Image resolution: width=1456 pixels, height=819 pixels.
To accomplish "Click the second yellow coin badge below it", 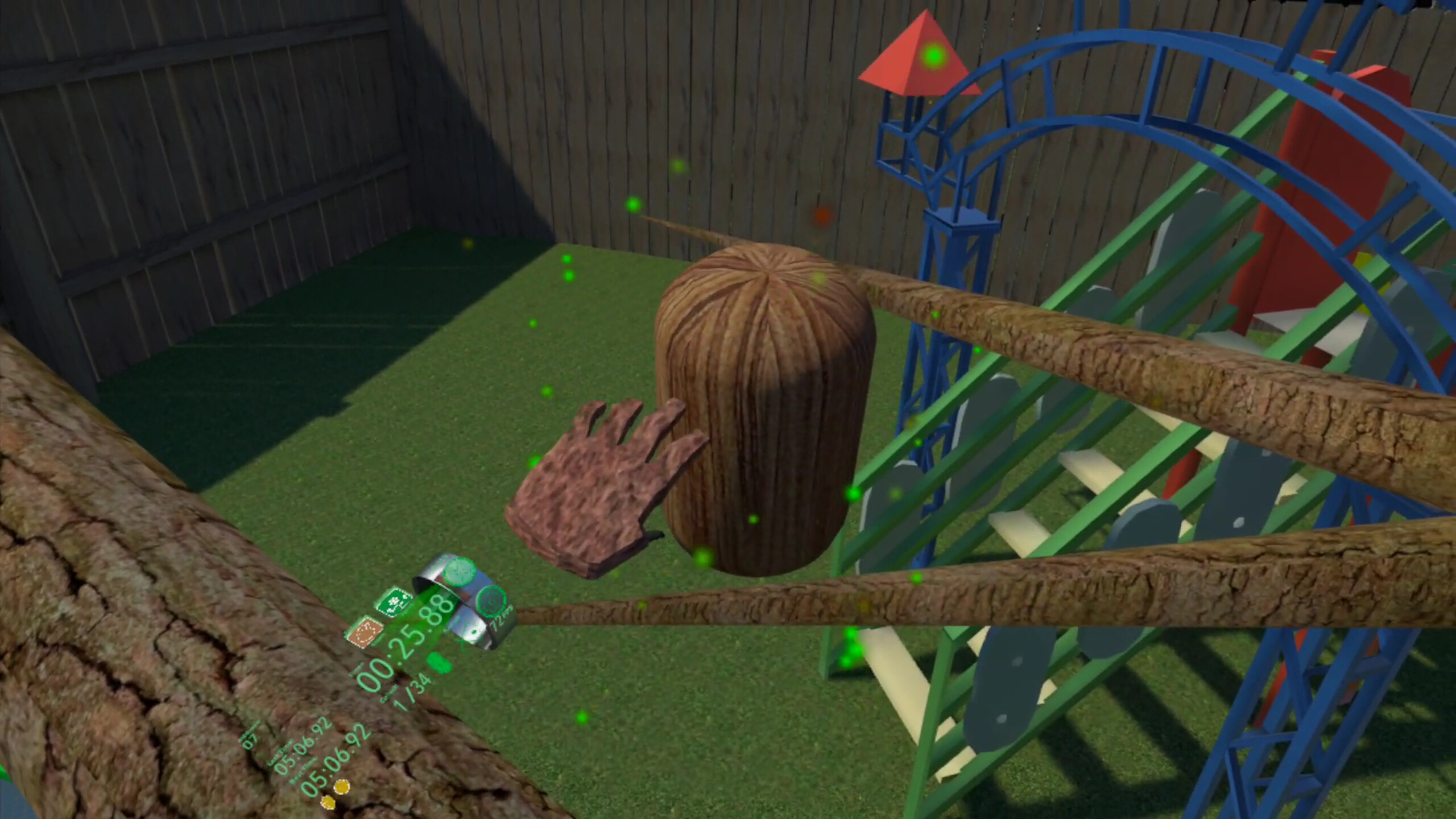I will coord(328,804).
